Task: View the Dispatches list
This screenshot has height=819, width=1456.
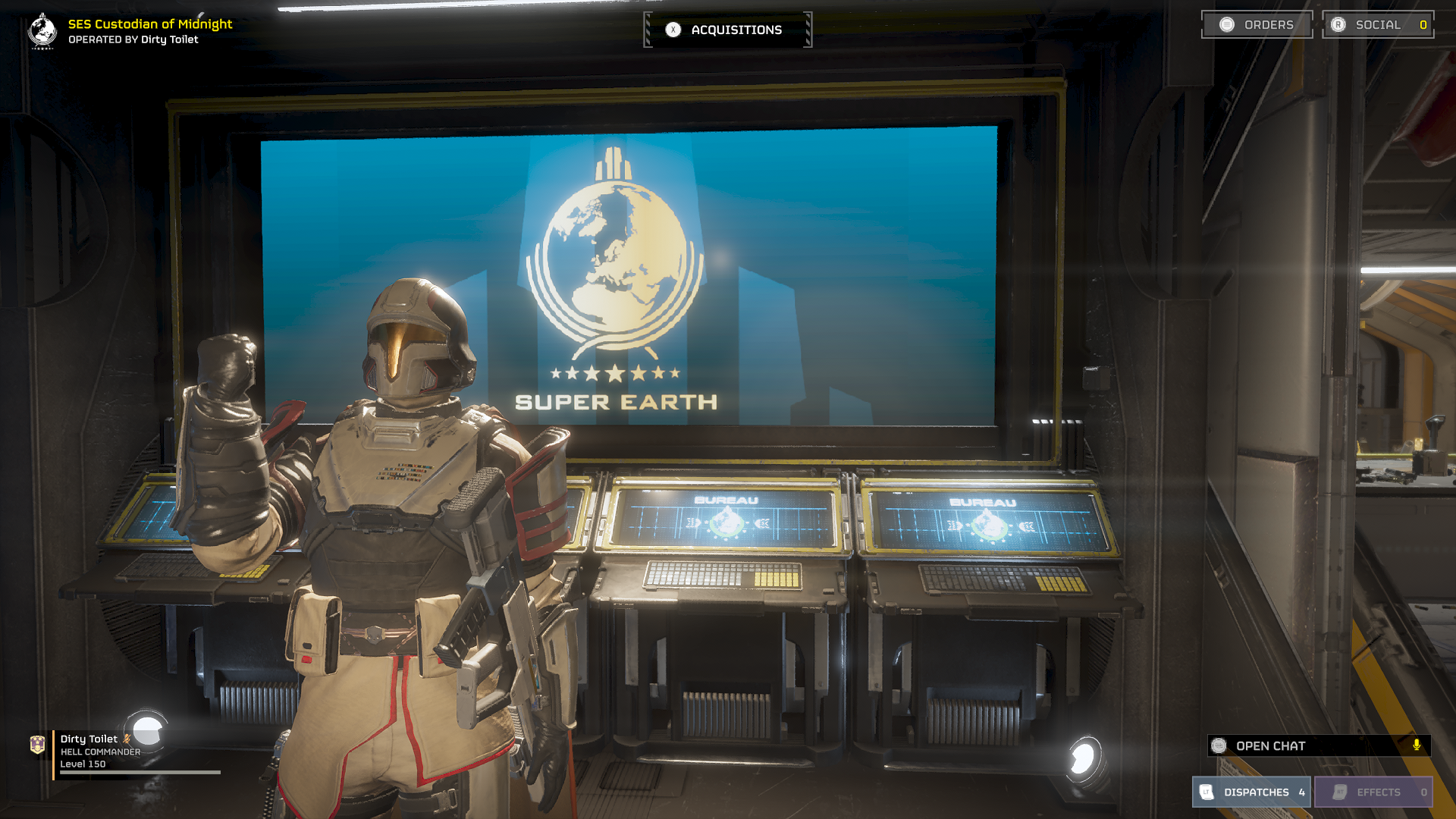Action: point(1251,792)
